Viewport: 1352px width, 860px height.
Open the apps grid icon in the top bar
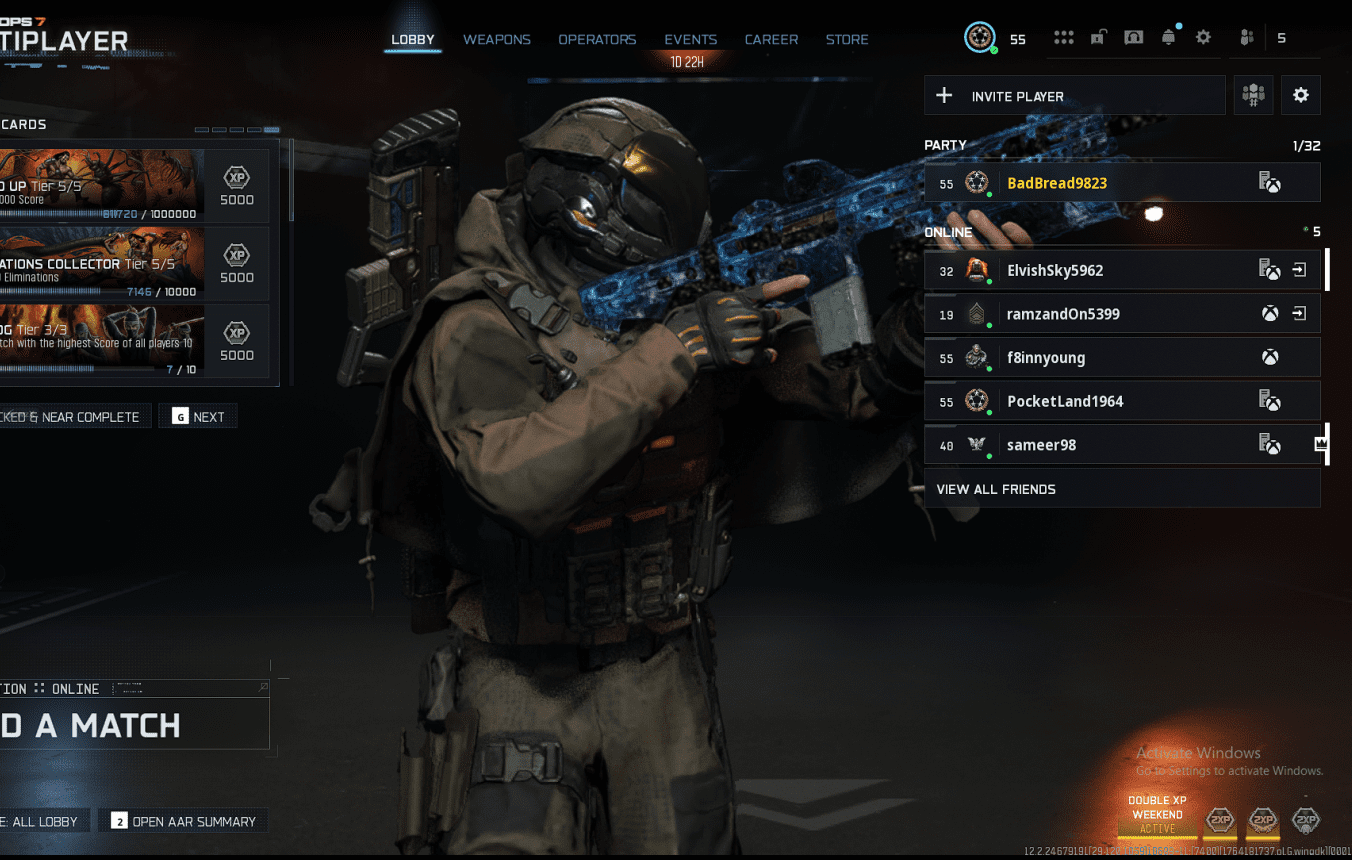pyautogui.click(x=1063, y=36)
